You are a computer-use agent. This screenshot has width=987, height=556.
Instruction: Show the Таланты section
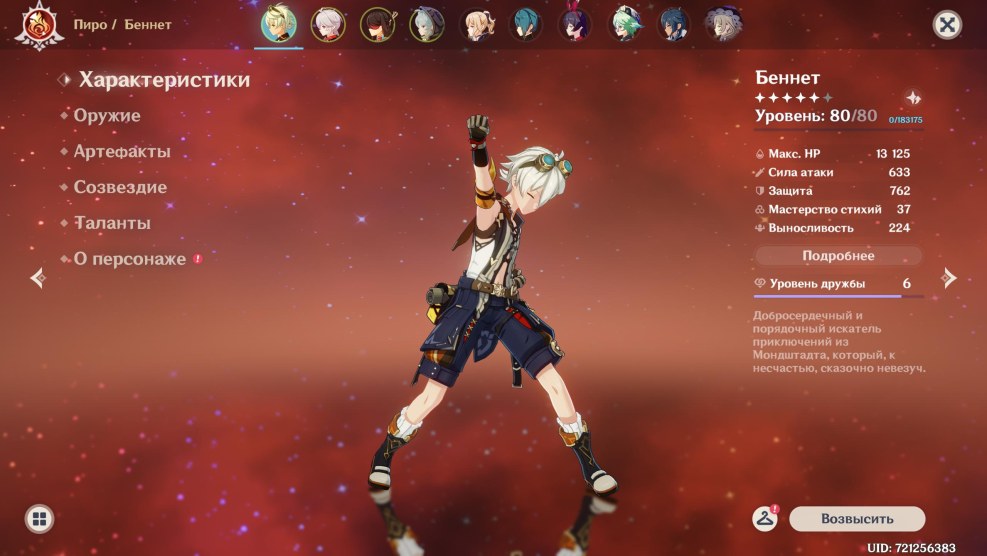click(x=112, y=224)
